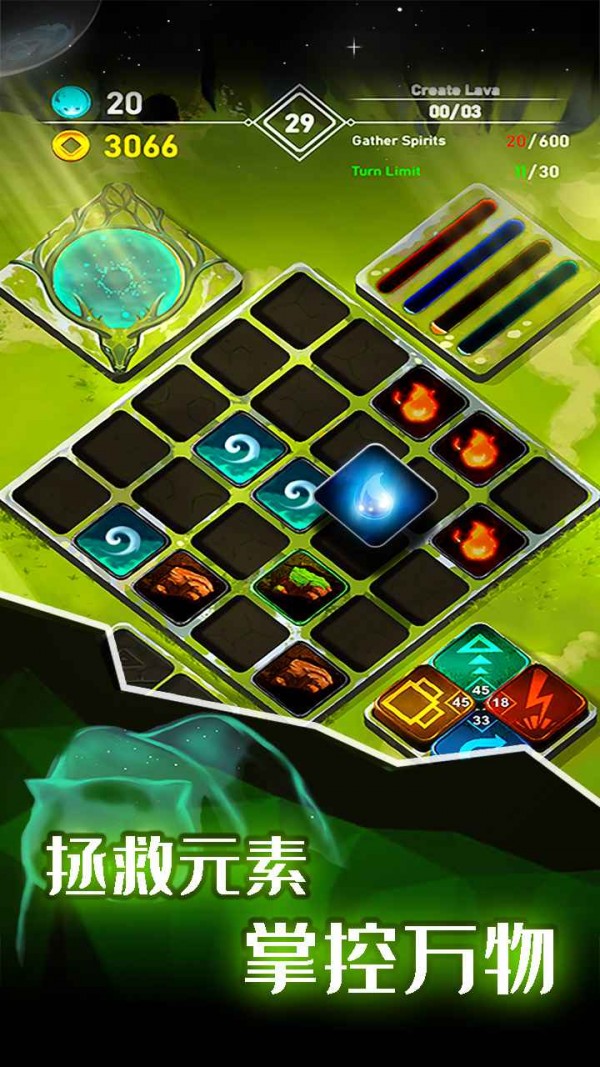Open the Create Lava objective tracker
600x1067 pixels.
point(455,102)
